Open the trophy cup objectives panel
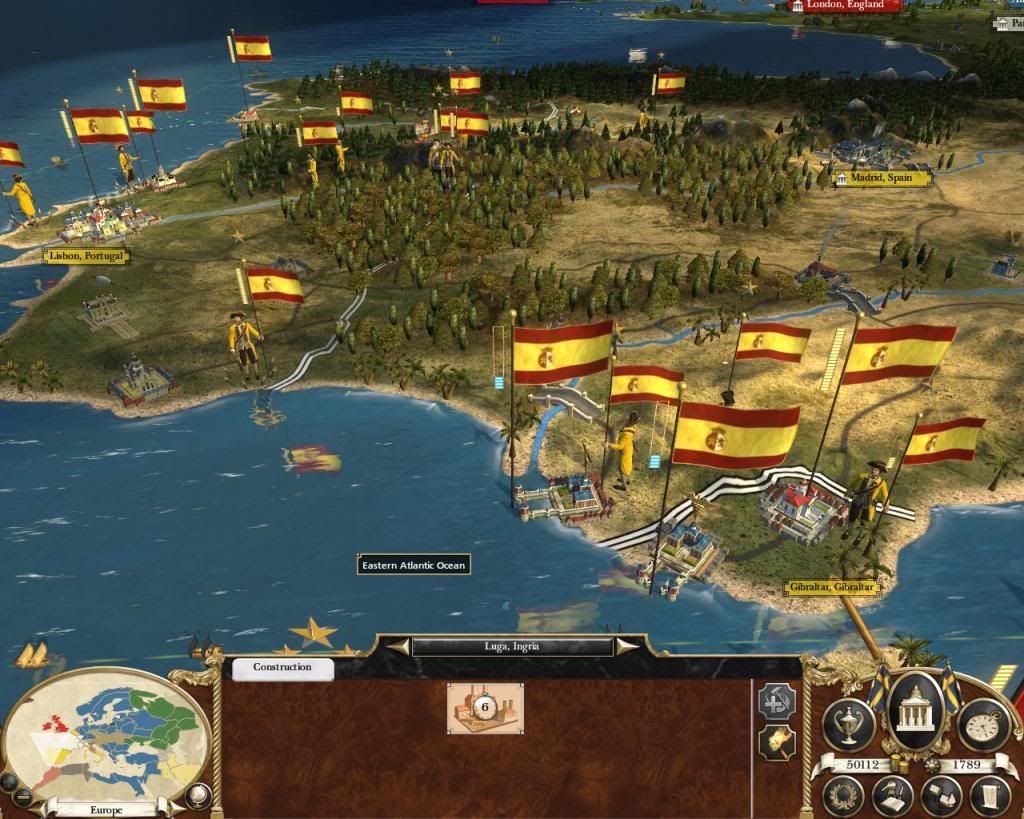 (x=850, y=722)
